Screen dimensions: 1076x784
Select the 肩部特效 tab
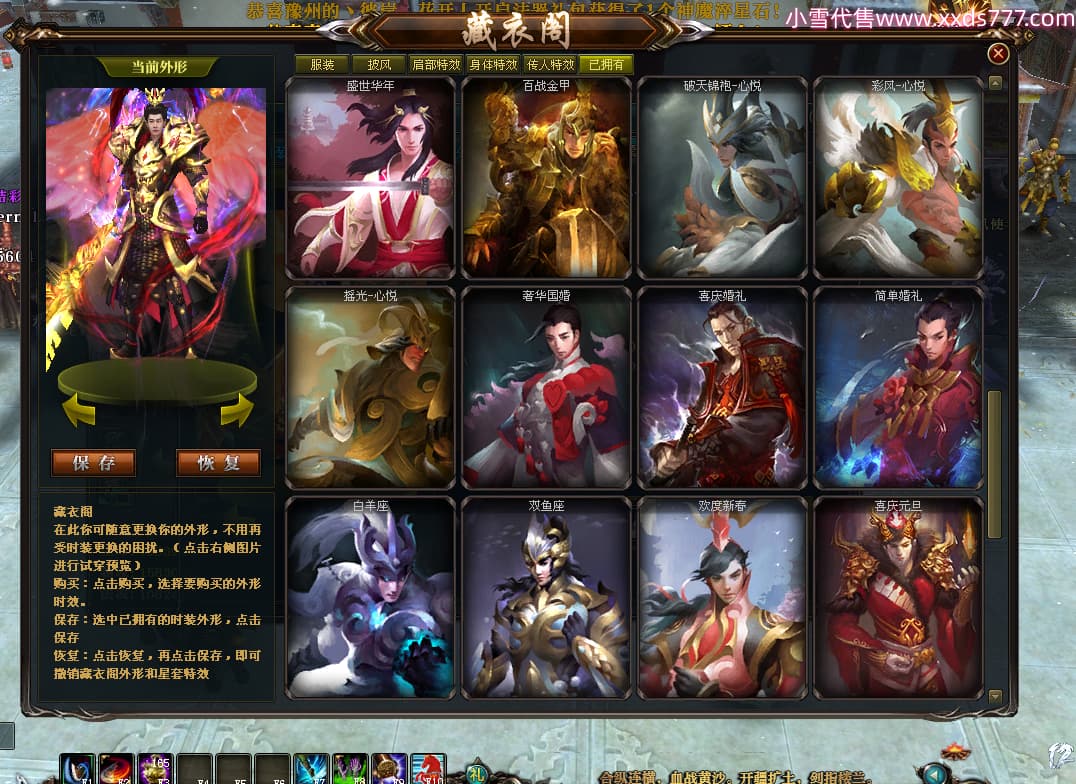[436, 65]
